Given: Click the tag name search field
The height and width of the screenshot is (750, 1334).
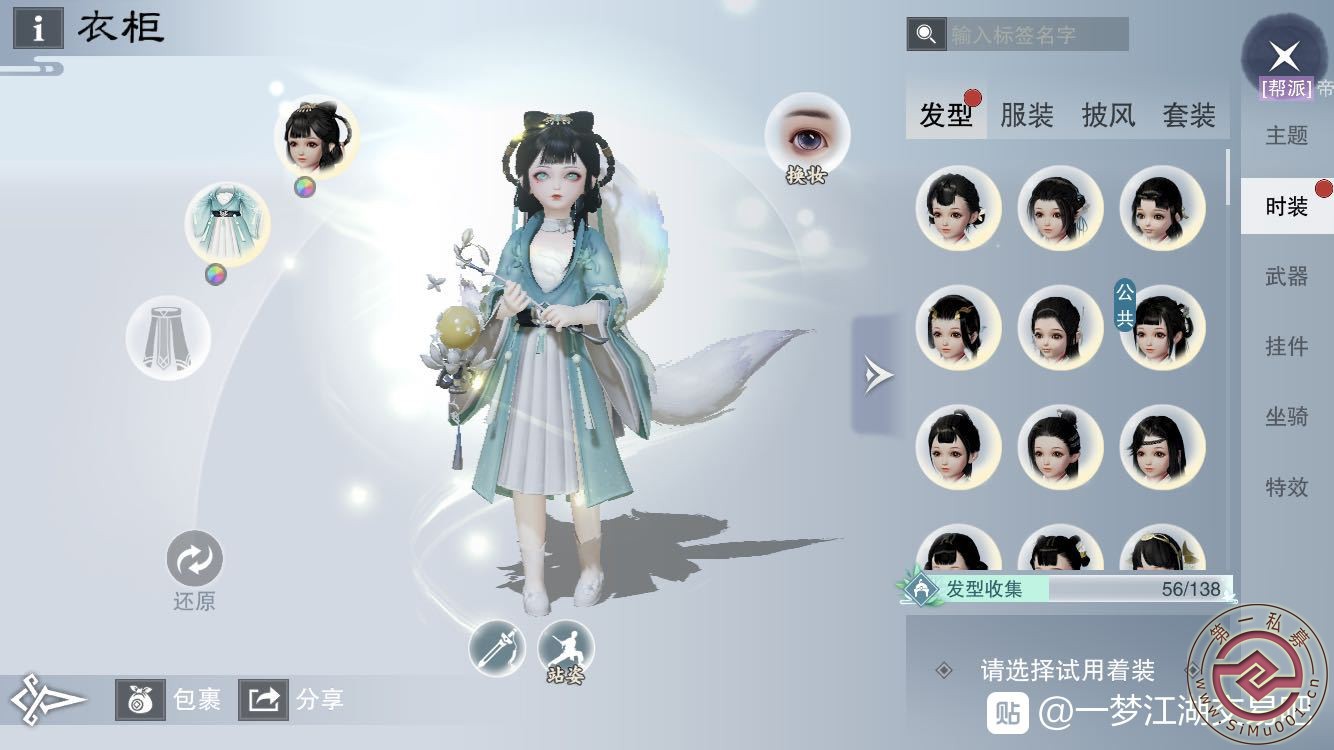Looking at the screenshot, I should [1036, 35].
